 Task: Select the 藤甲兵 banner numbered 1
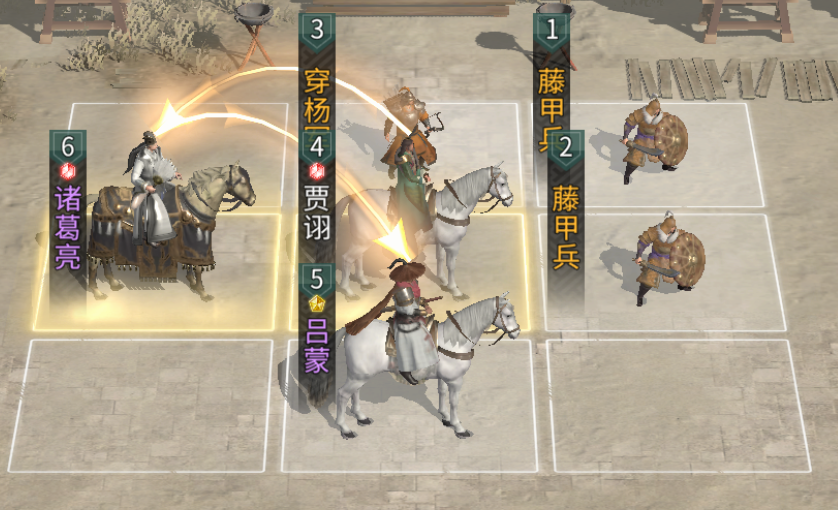(551, 75)
